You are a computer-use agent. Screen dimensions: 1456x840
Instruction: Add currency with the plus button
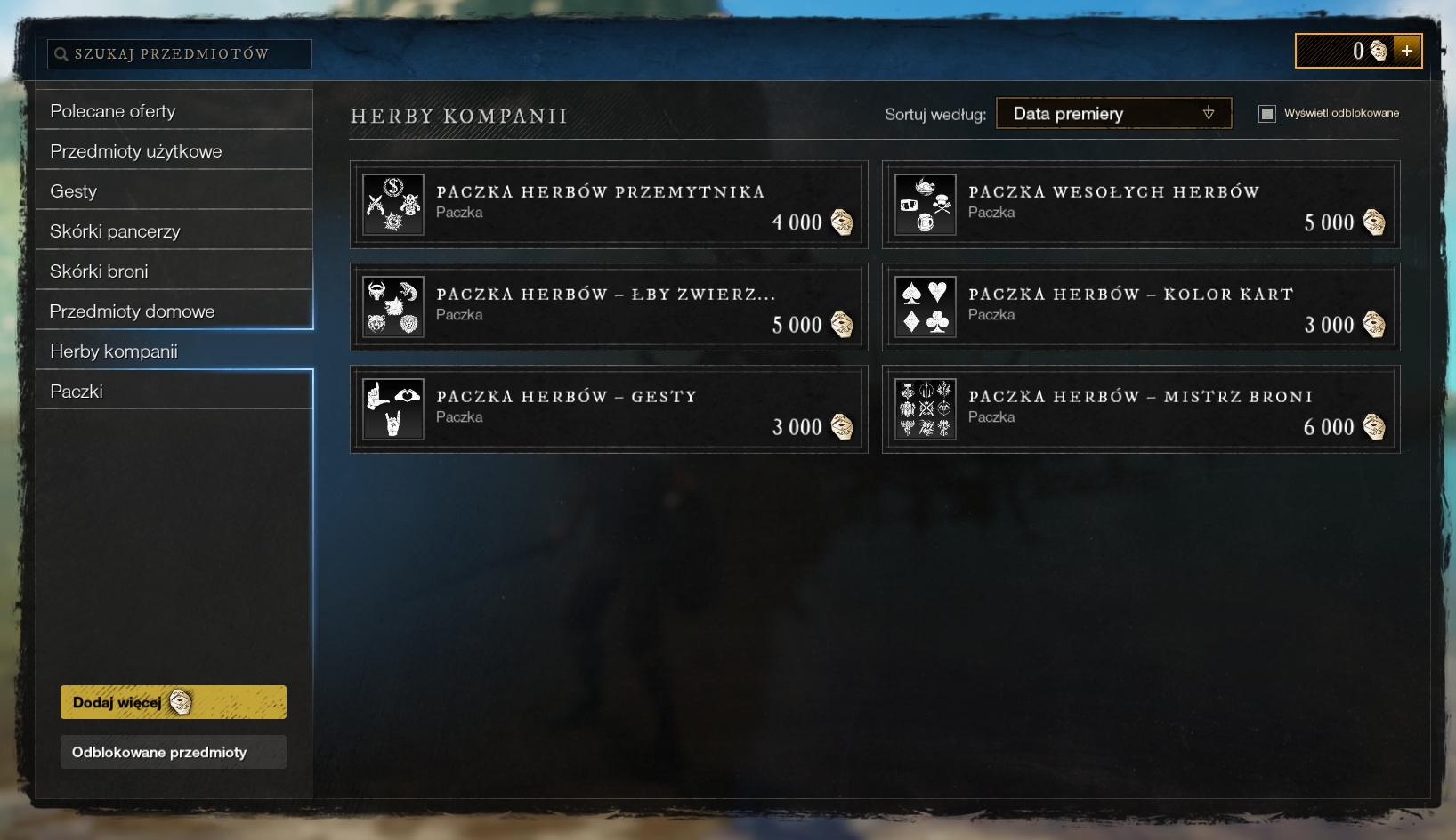[1407, 51]
